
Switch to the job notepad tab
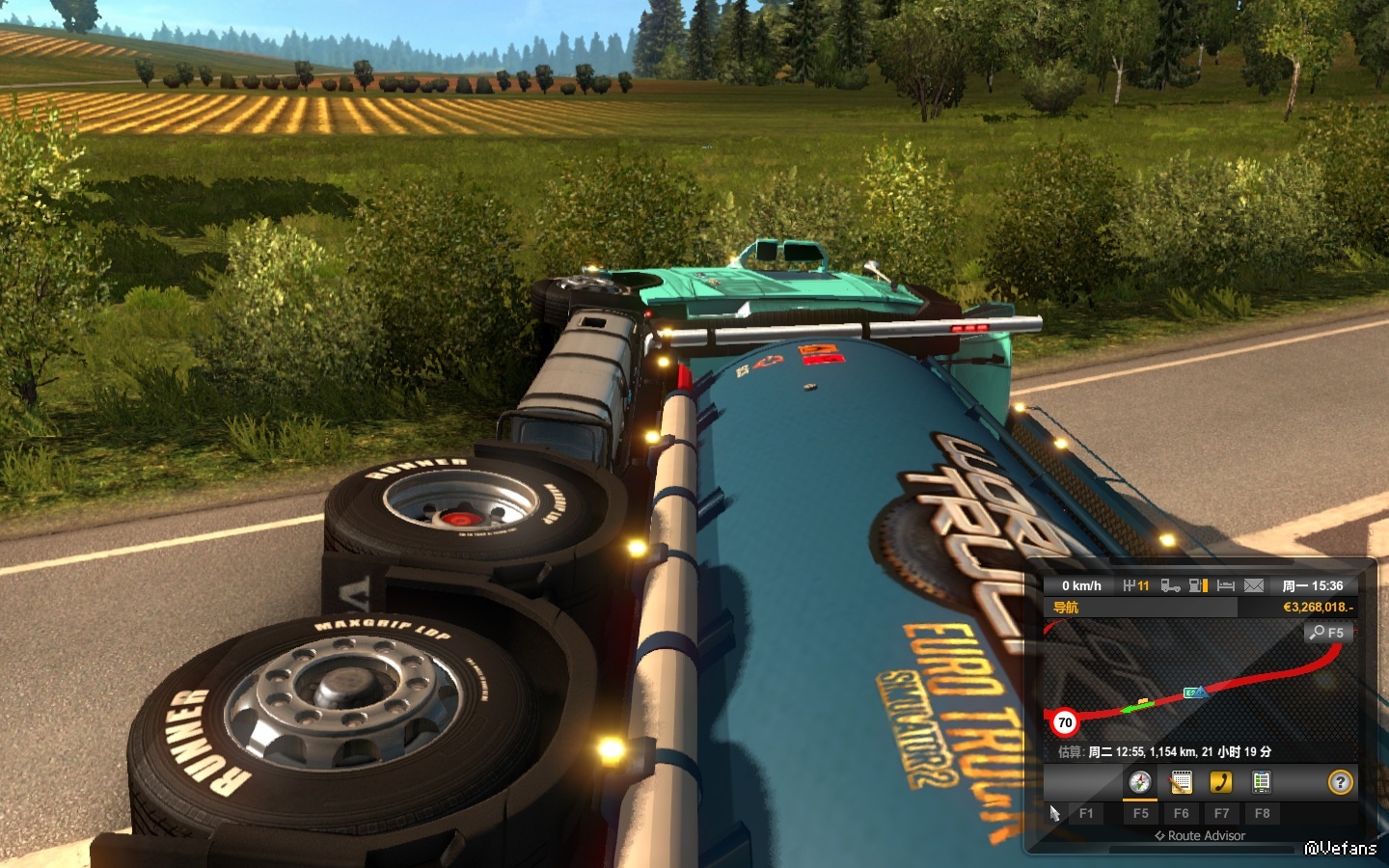pyautogui.click(x=1181, y=782)
